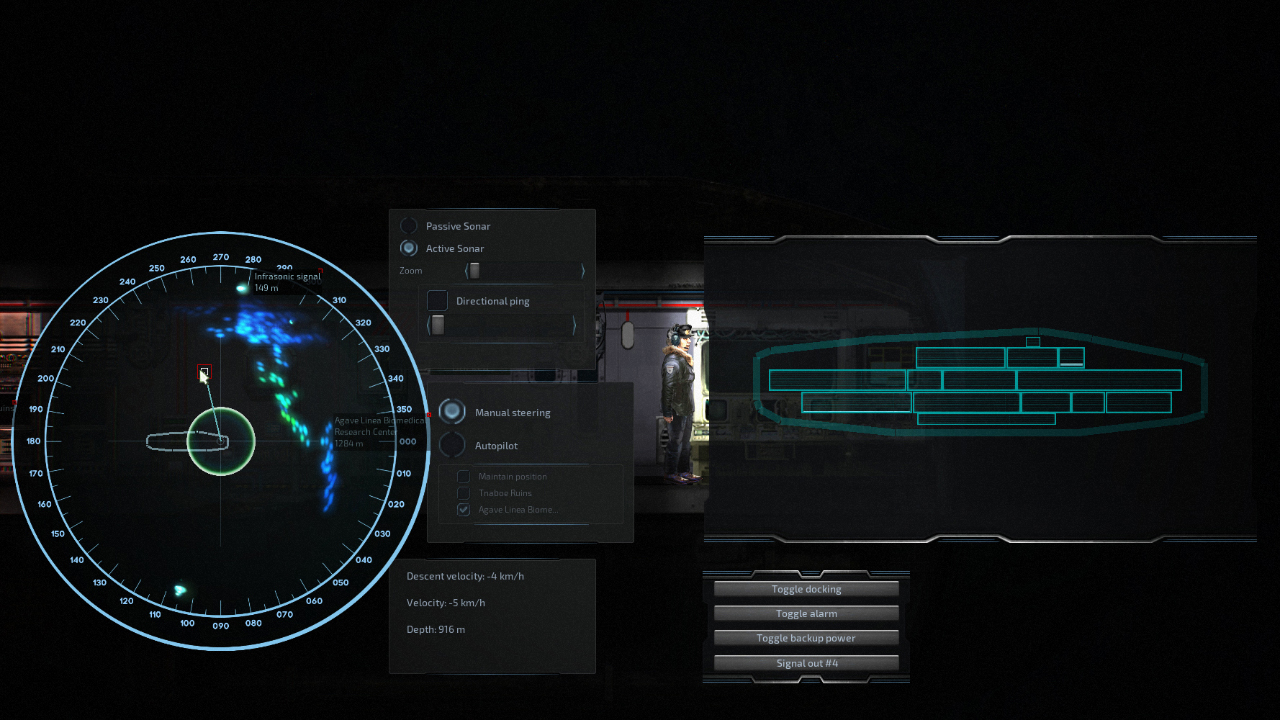Click the left chevron on the directional ping control
The width and height of the screenshot is (1280, 720).
430,324
